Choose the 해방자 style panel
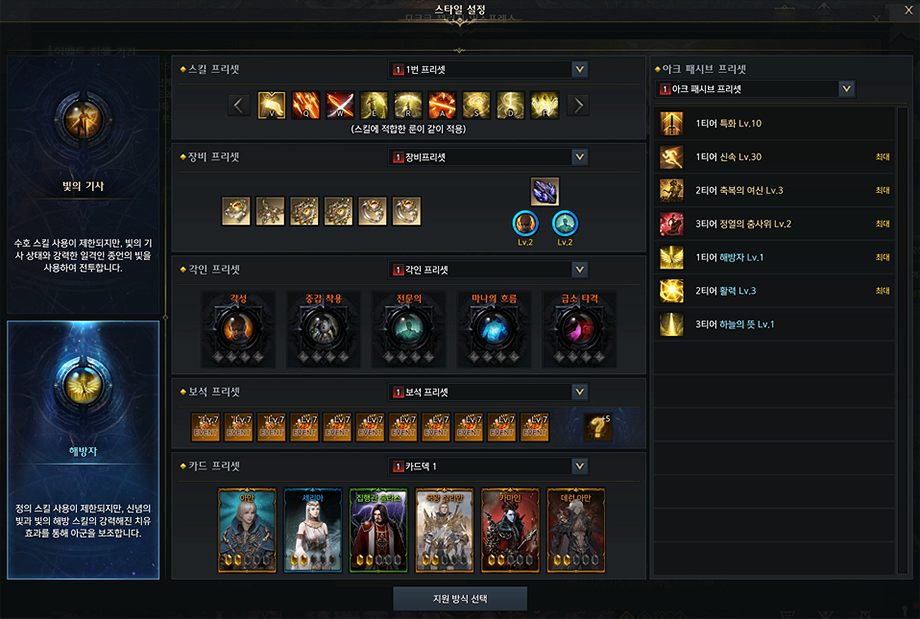The image size is (920, 619). [x=83, y=450]
